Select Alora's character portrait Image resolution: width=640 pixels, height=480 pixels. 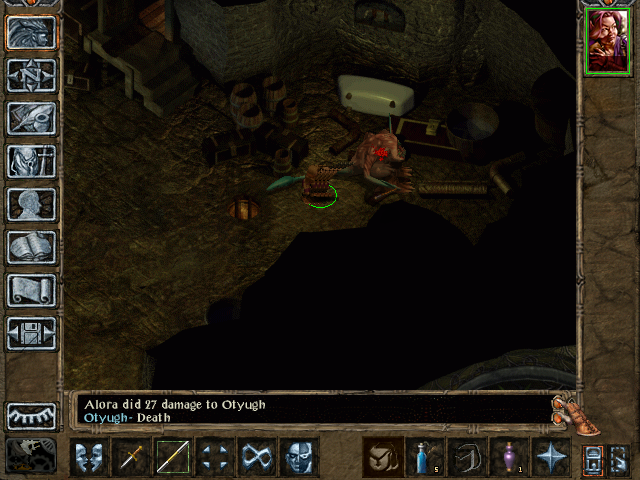(x=606, y=41)
